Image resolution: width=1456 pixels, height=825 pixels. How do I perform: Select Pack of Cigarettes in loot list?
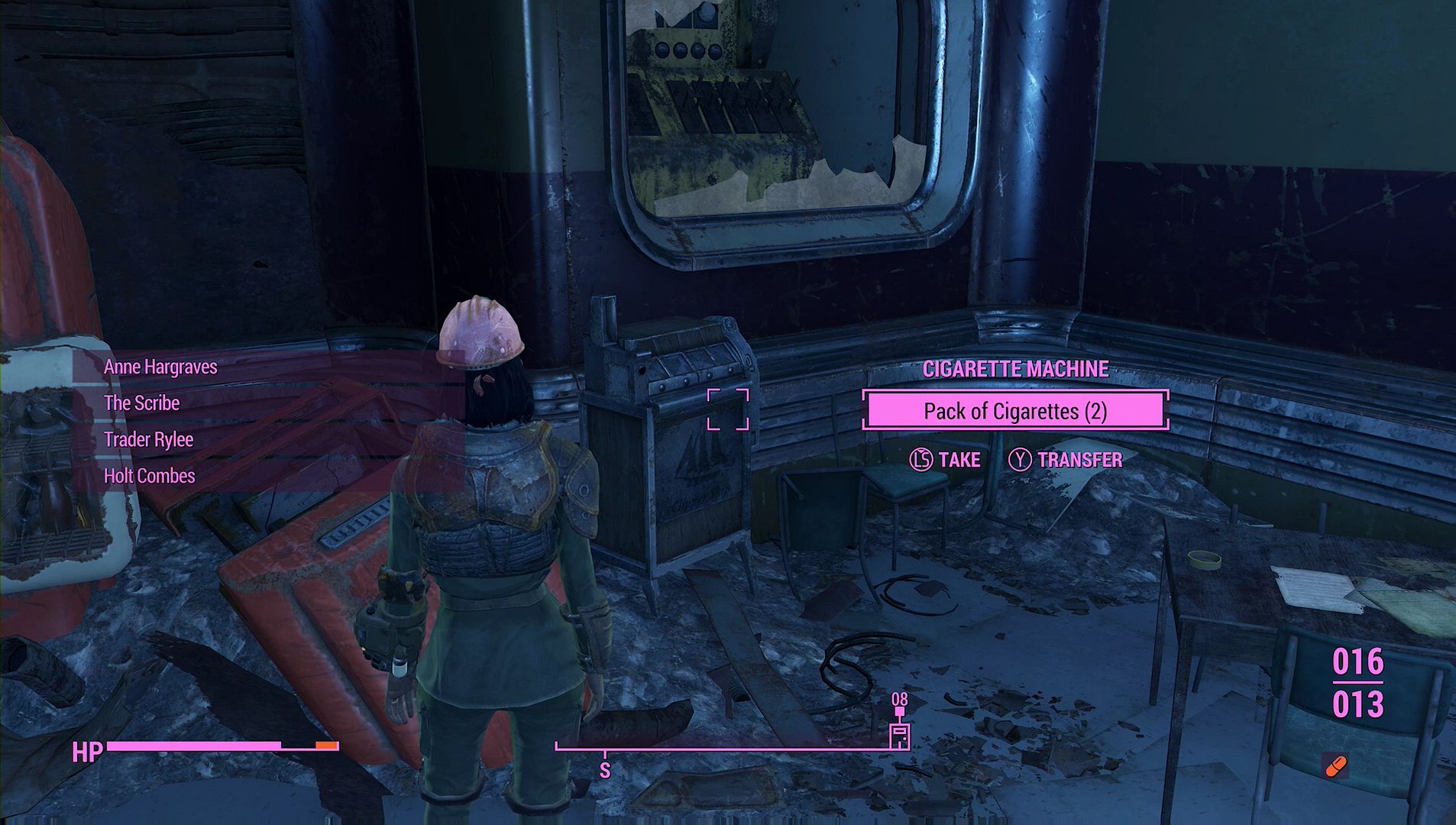1014,411
